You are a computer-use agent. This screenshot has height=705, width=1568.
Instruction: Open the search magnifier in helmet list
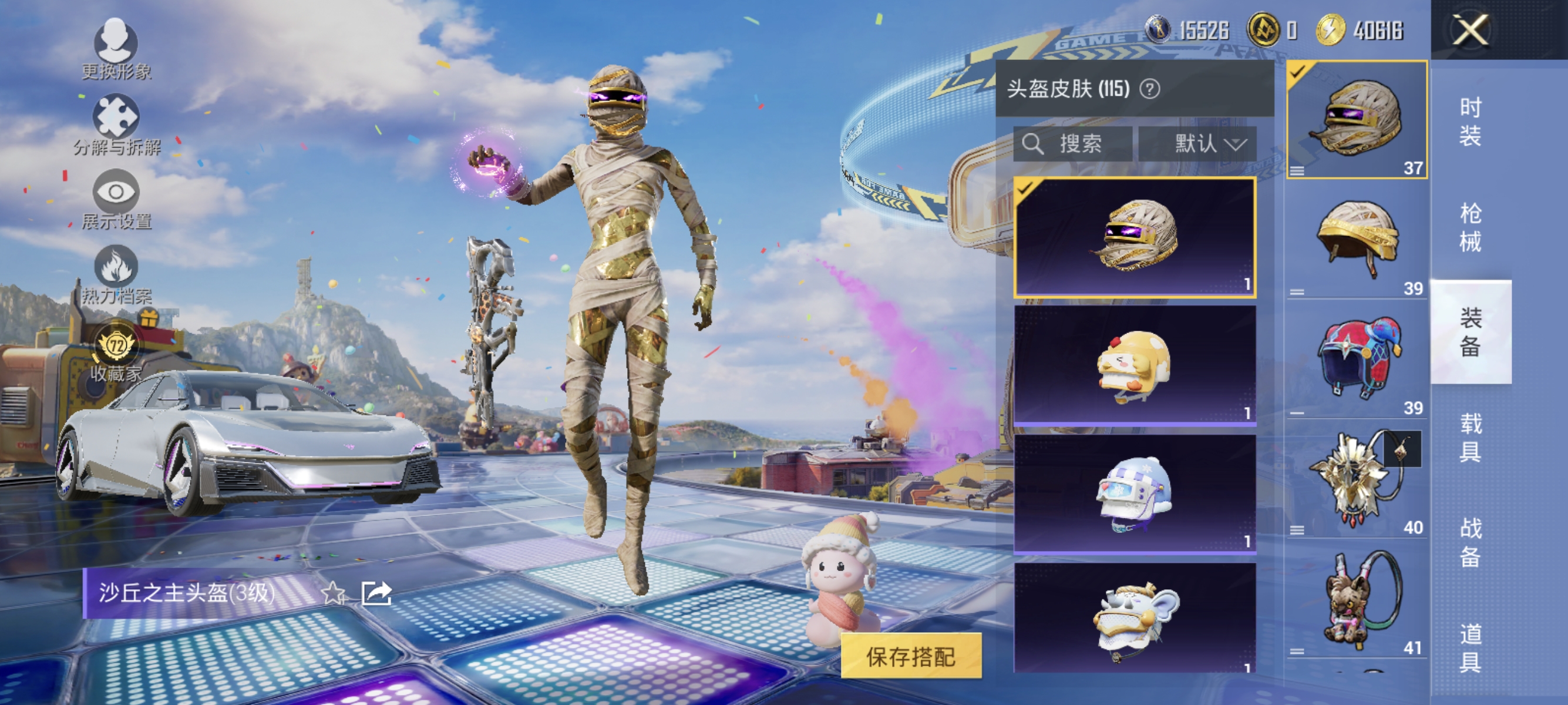[1034, 144]
